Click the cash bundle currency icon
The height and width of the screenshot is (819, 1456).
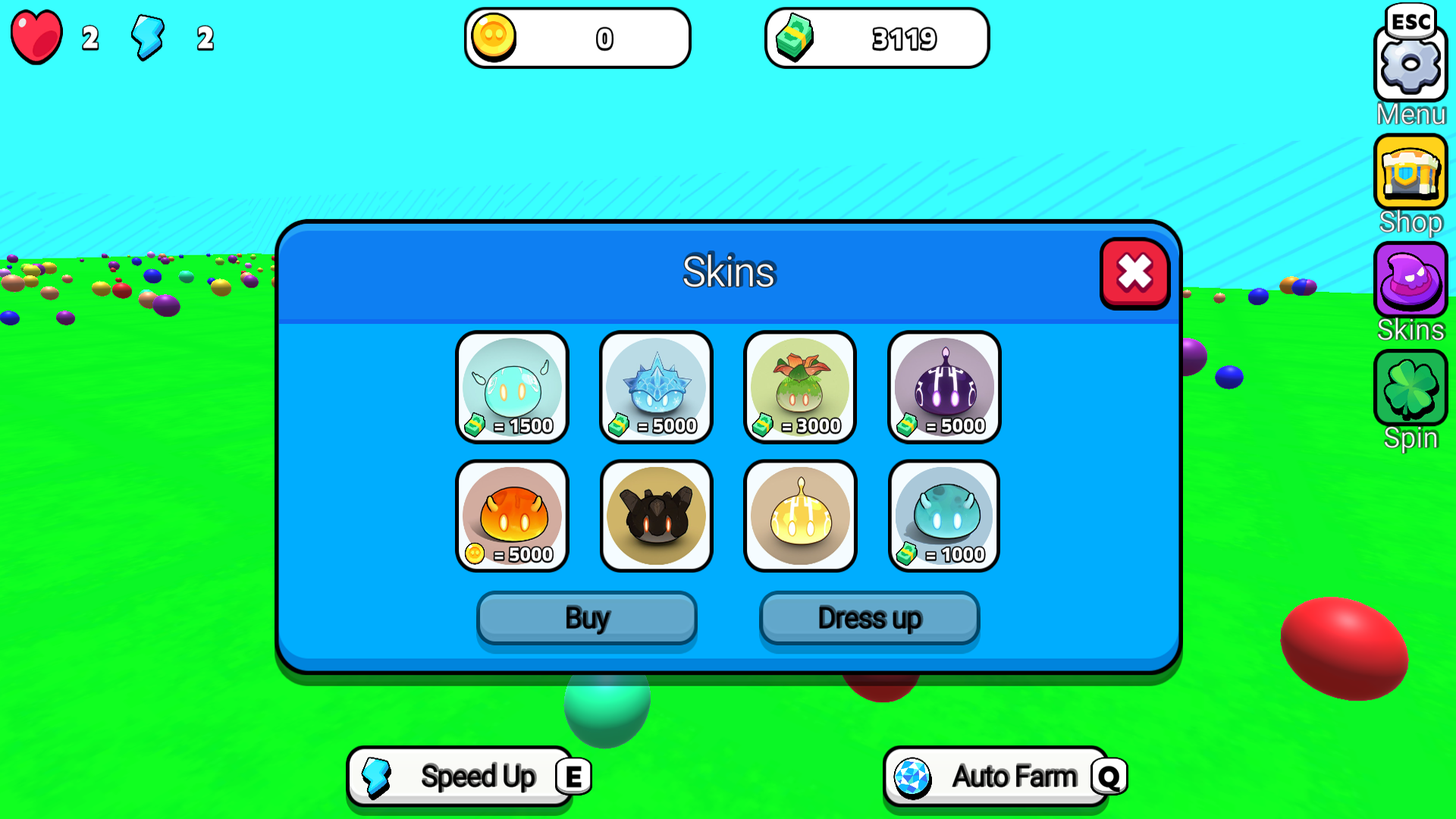796,38
